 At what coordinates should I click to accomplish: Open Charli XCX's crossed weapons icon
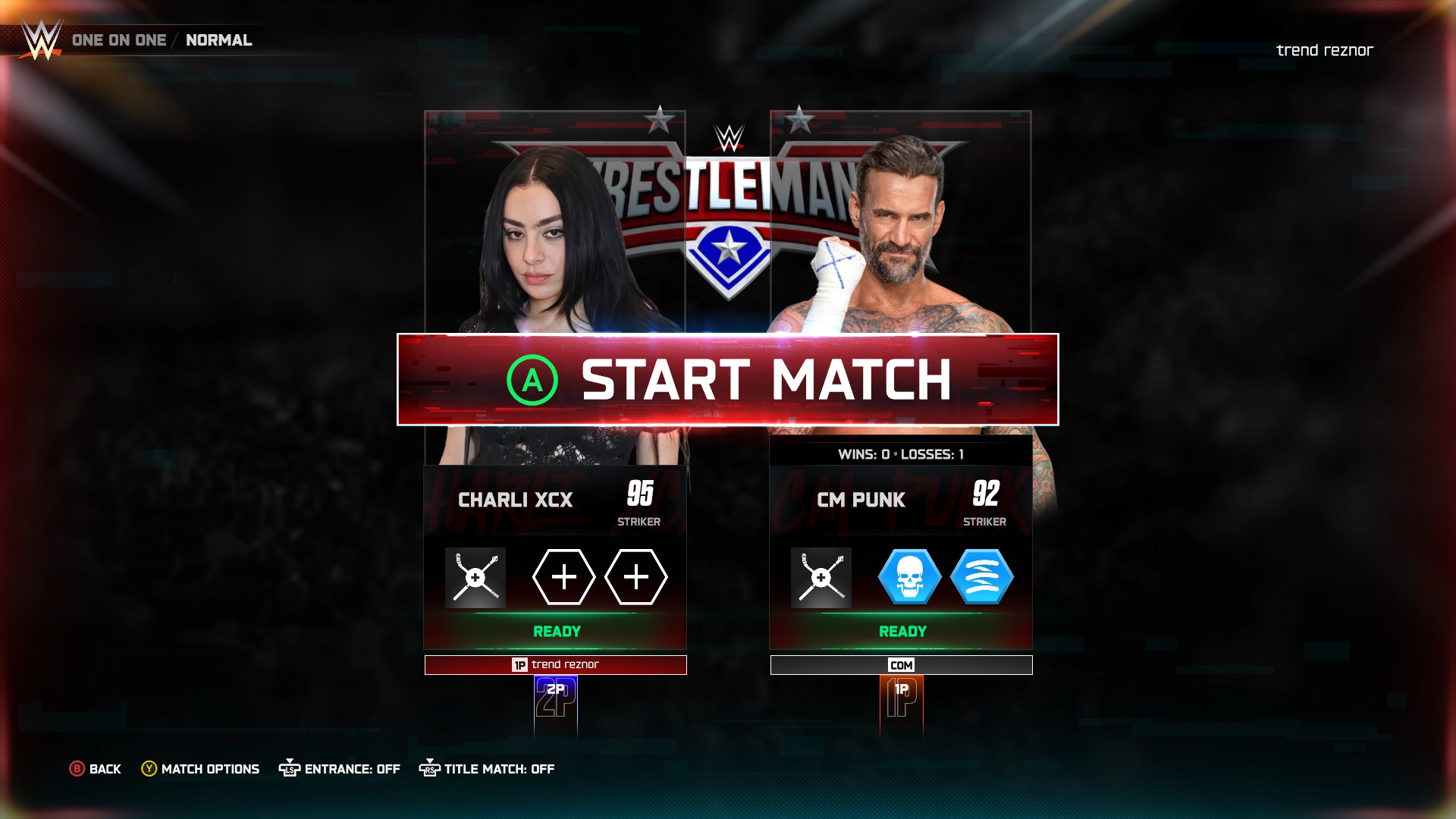475,578
